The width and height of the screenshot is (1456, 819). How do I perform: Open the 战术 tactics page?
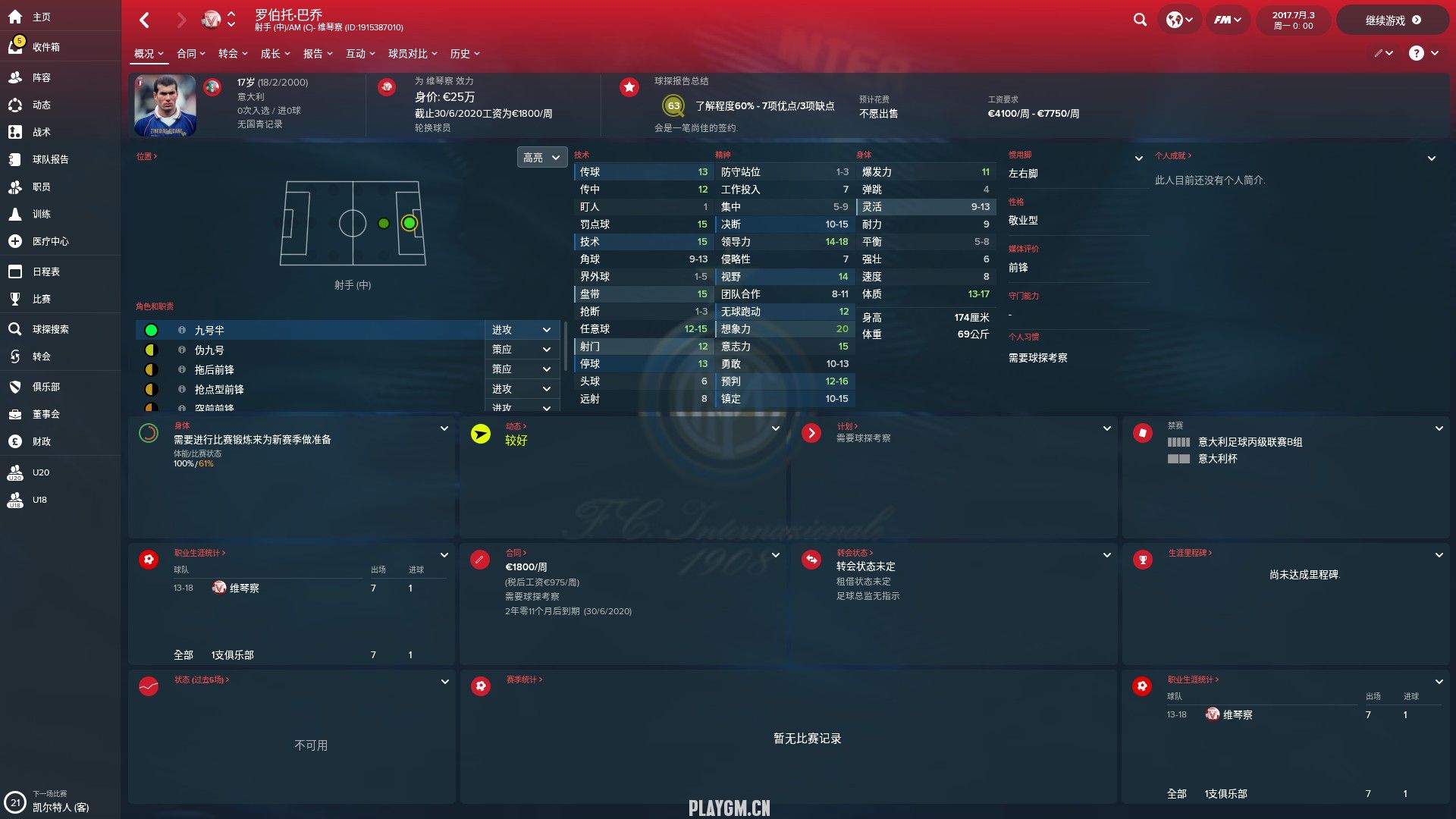(41, 132)
